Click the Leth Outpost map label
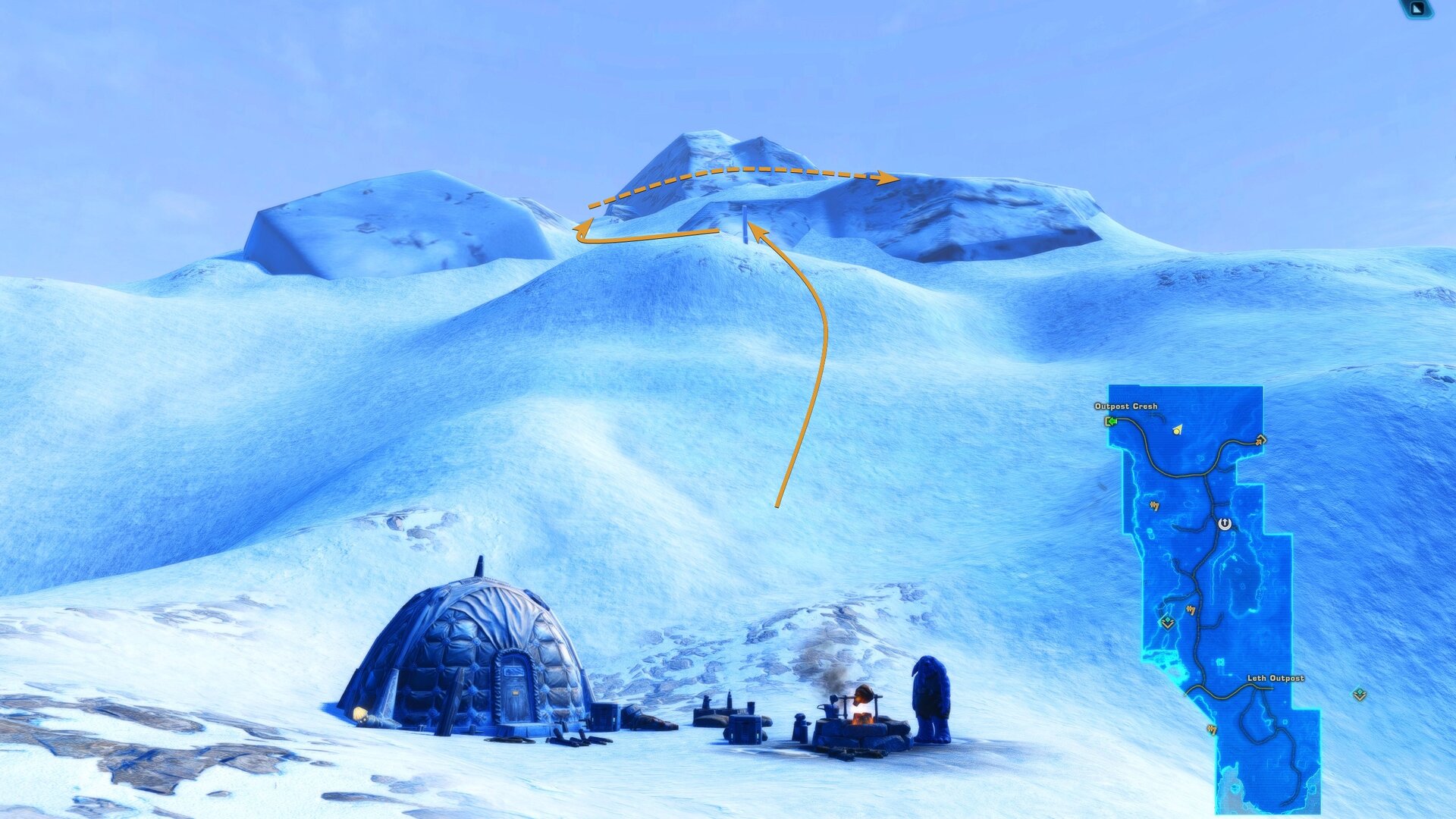Screen dimensions: 1456x819 tap(1276, 679)
